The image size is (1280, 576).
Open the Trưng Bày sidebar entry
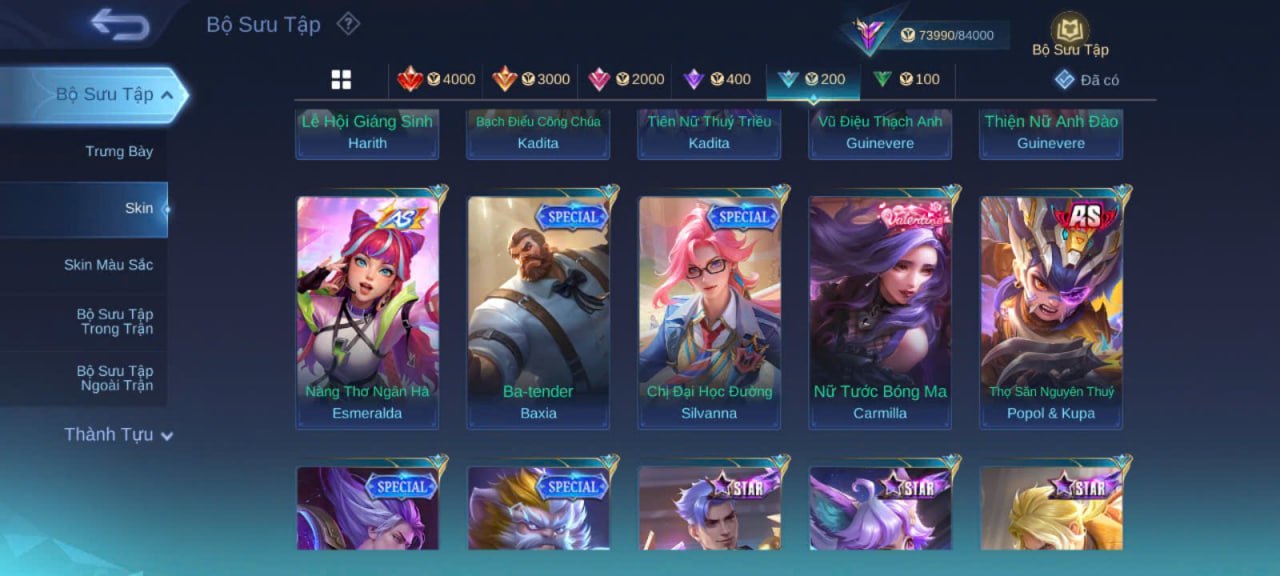click(x=118, y=151)
